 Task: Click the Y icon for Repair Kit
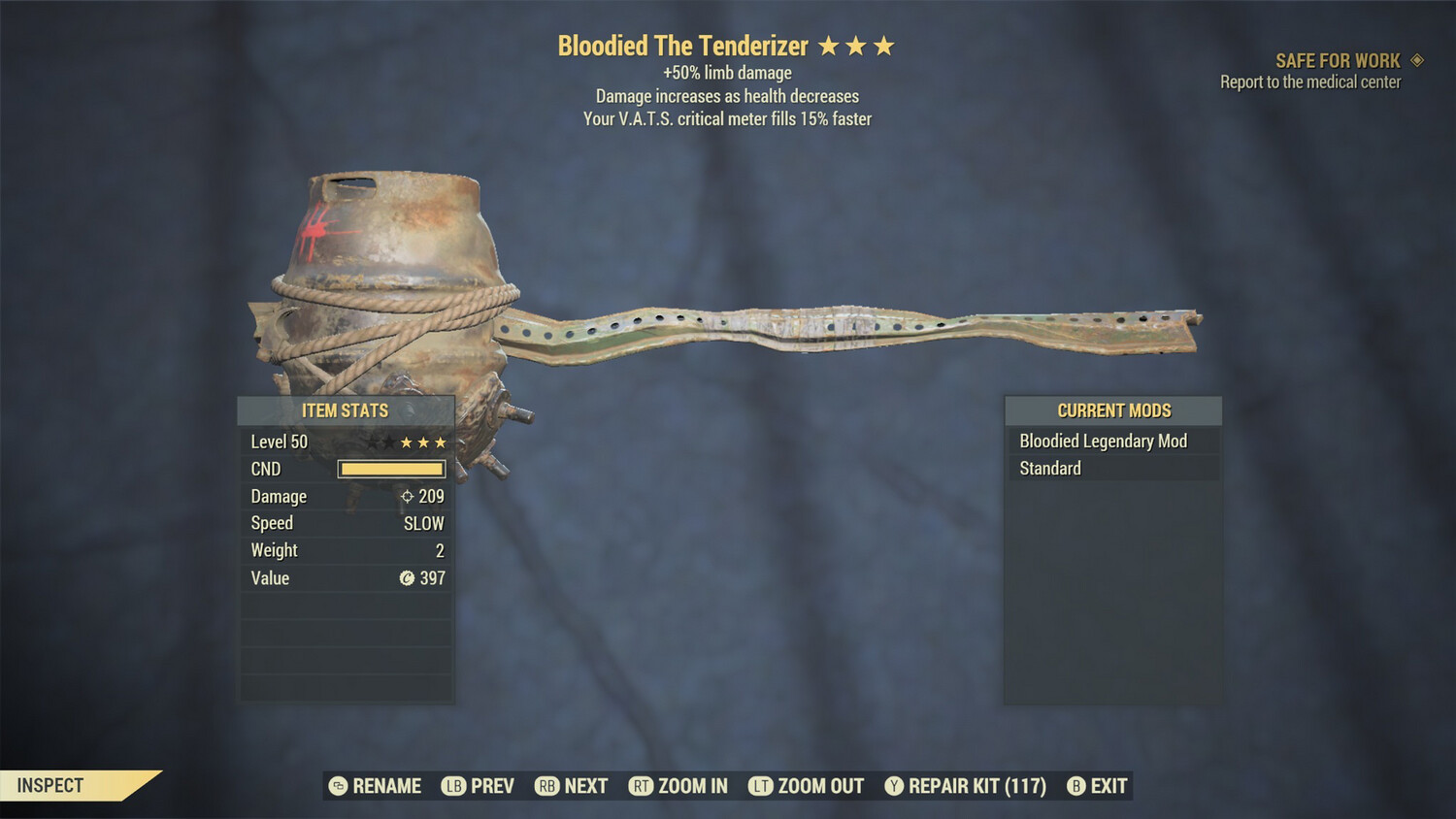pos(894,786)
